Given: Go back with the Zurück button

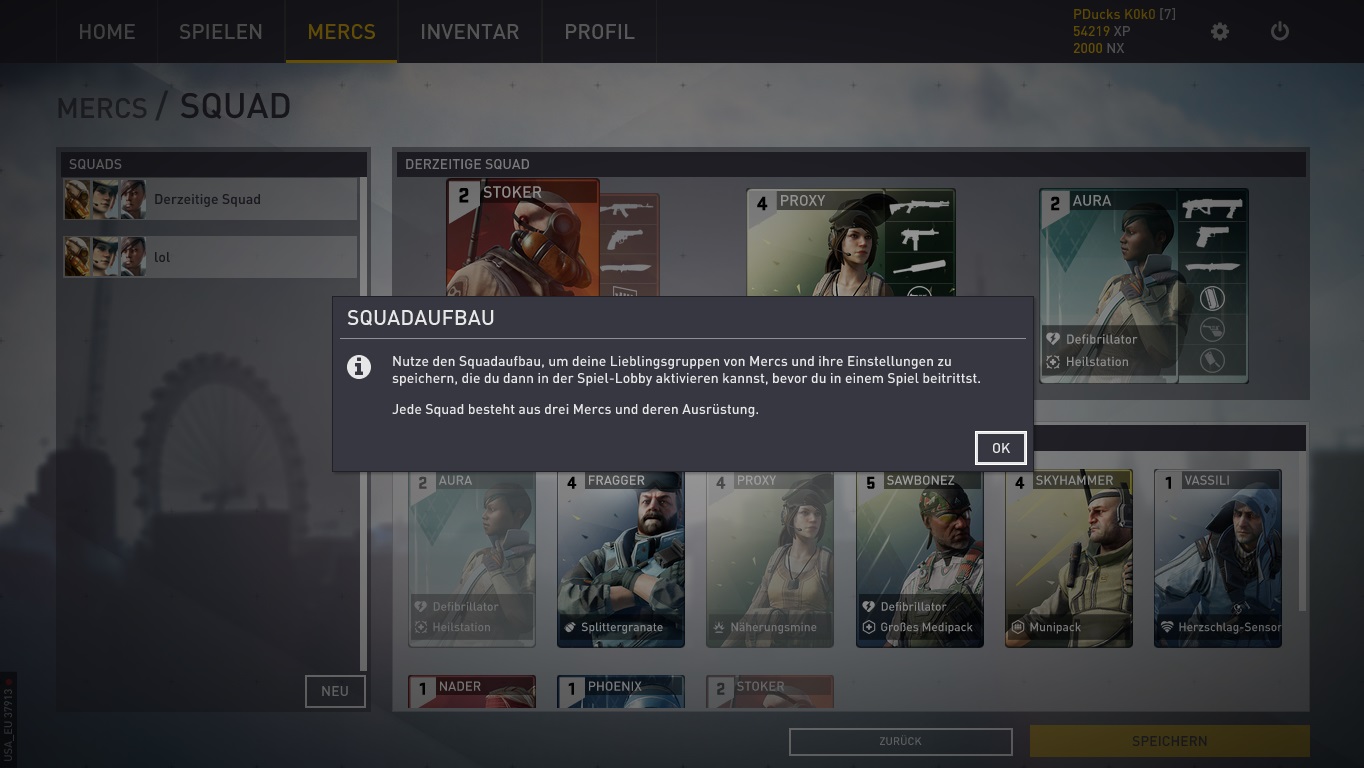Looking at the screenshot, I should (x=900, y=741).
